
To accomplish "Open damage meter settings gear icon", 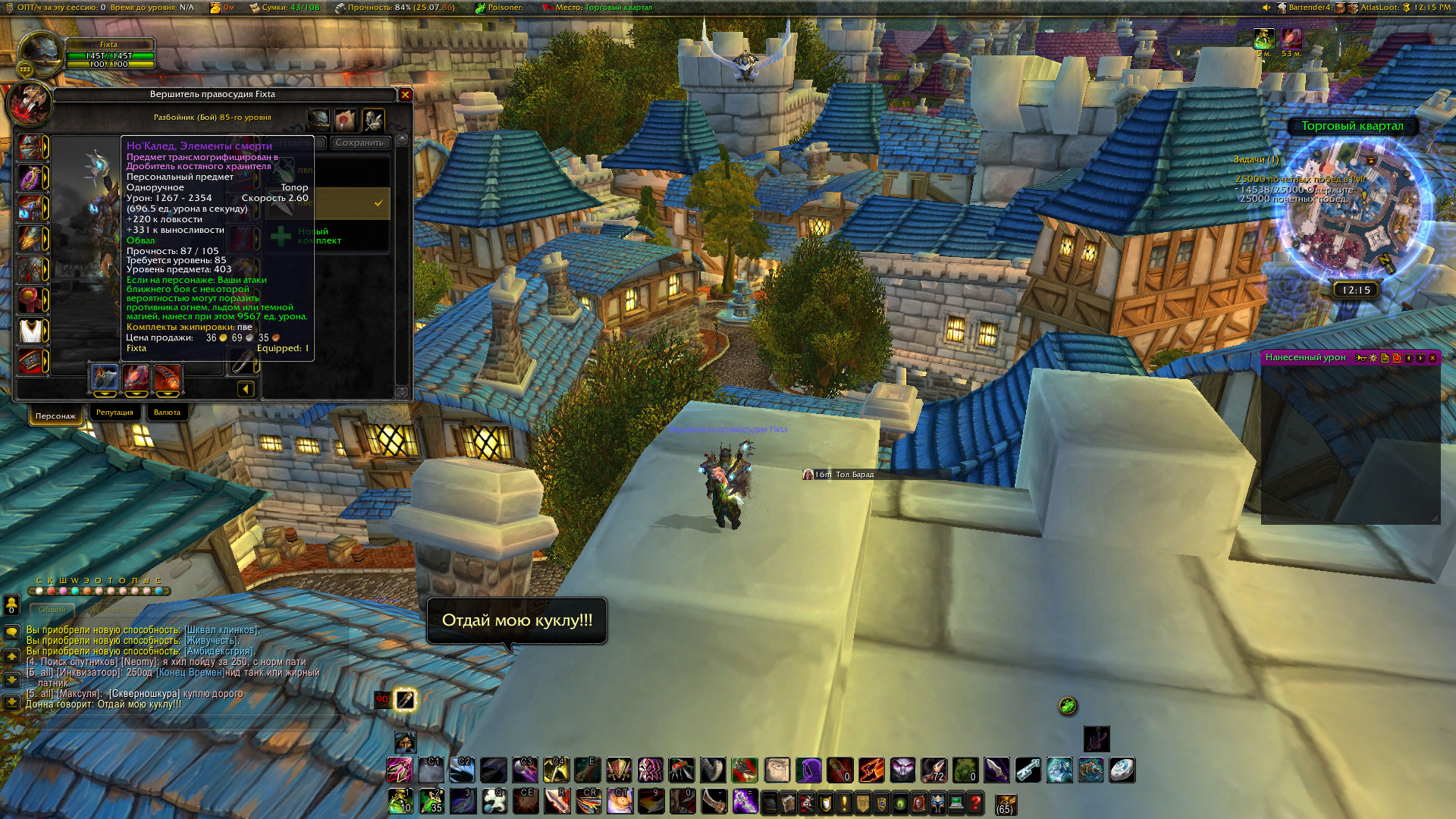I will pos(1373,358).
